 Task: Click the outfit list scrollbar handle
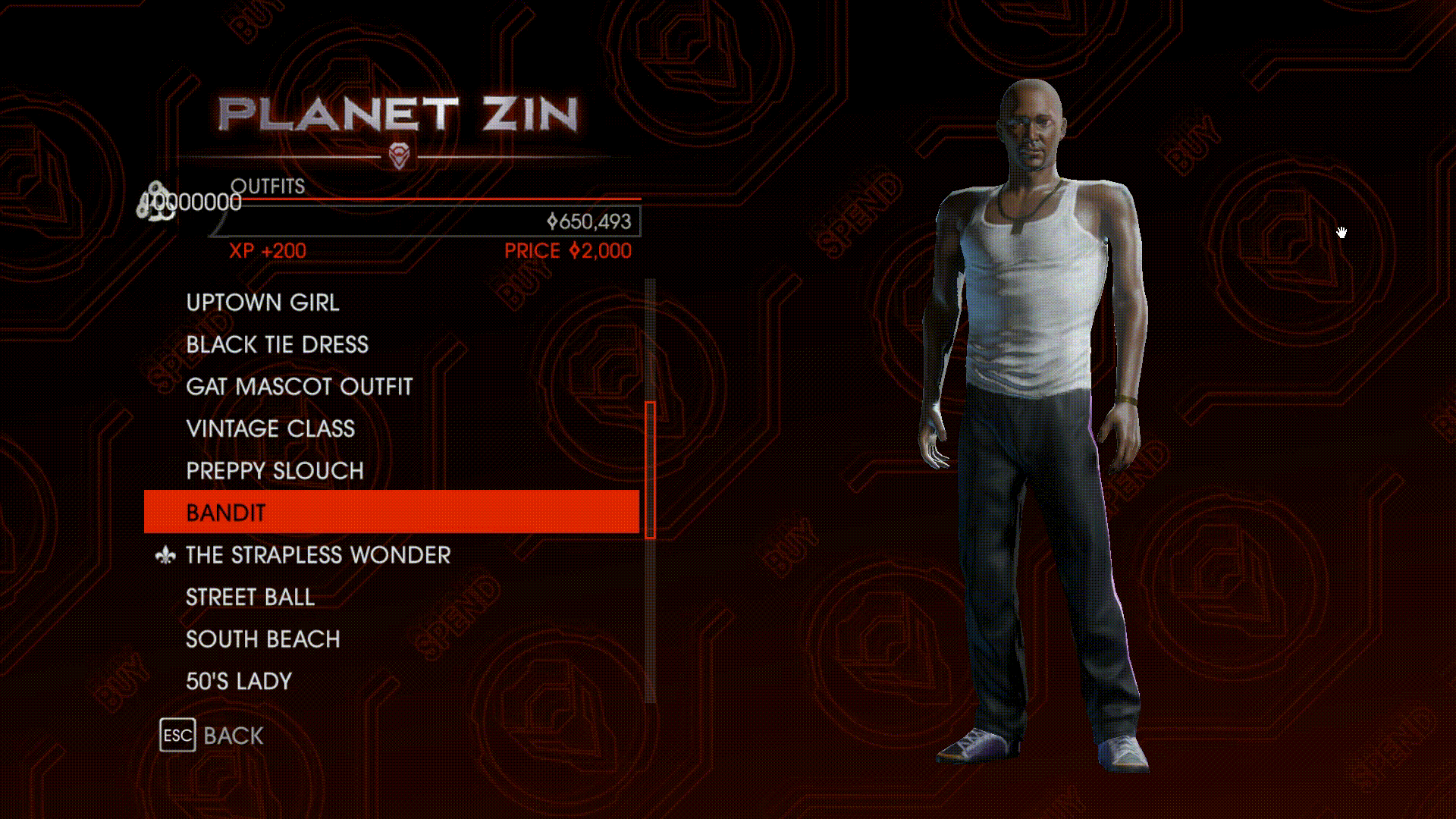coord(650,470)
